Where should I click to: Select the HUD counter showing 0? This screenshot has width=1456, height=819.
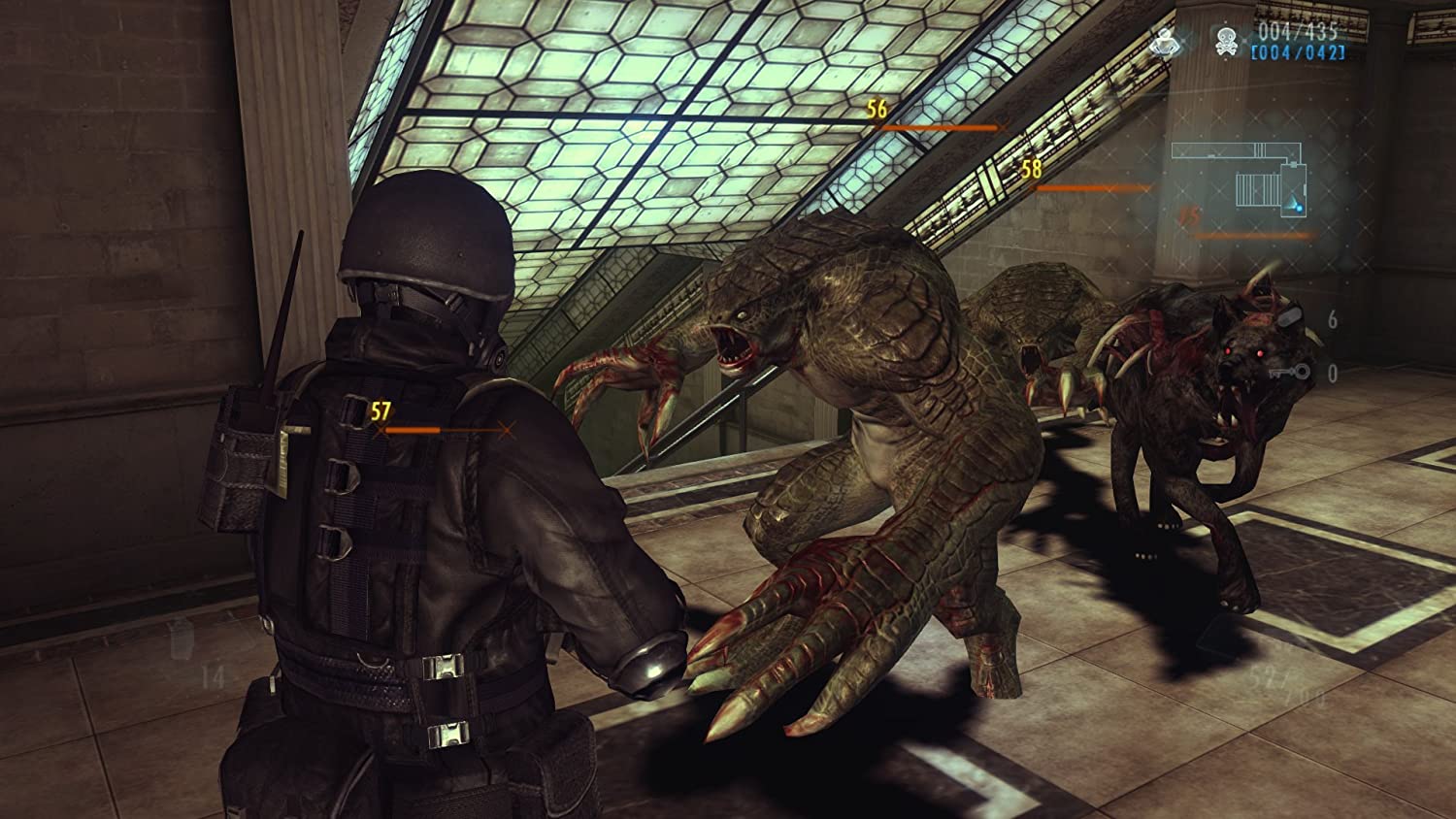1332,376
